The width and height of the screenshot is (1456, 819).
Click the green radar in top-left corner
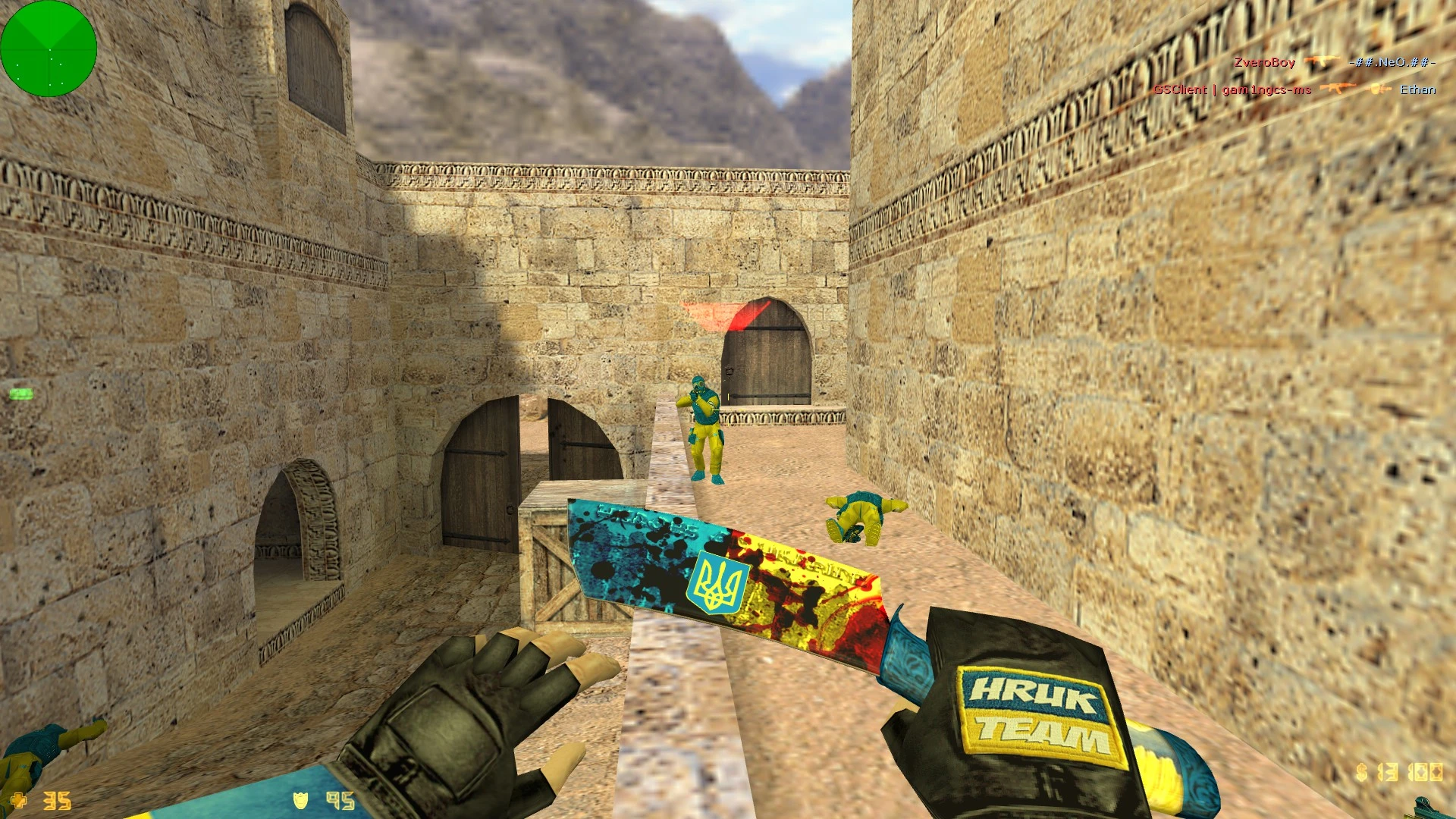49,49
